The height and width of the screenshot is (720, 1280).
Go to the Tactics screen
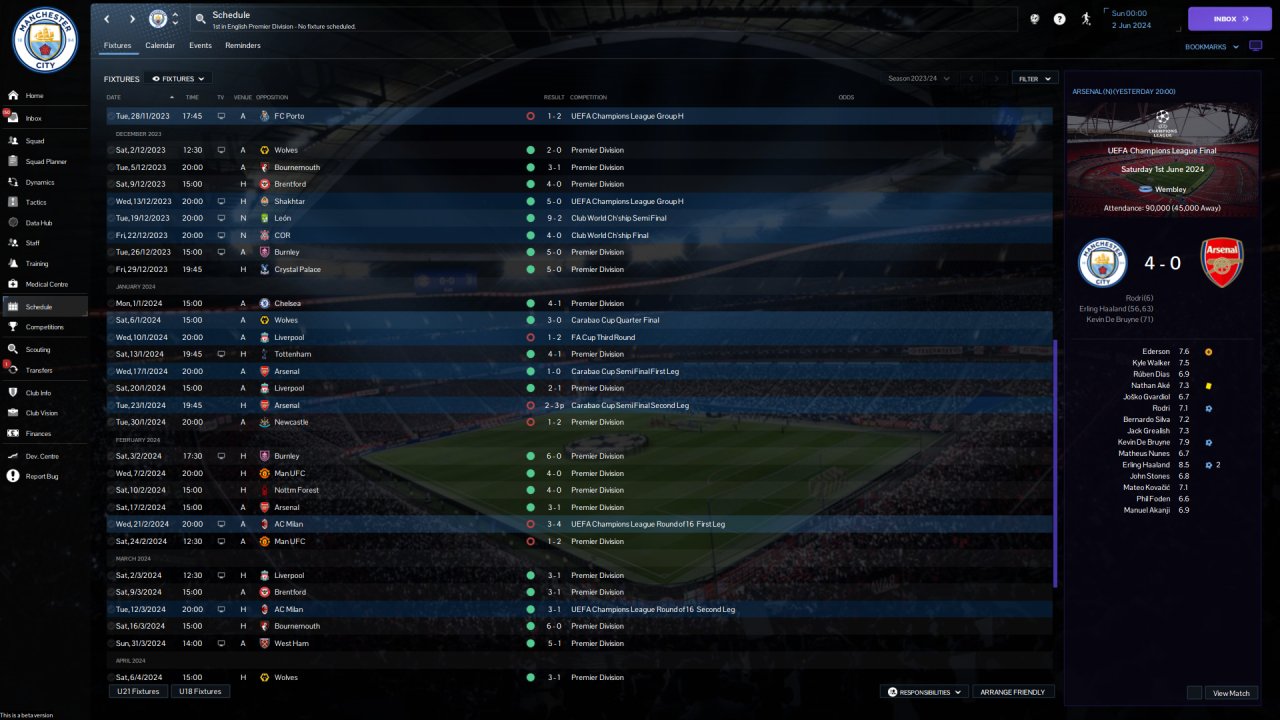36,202
